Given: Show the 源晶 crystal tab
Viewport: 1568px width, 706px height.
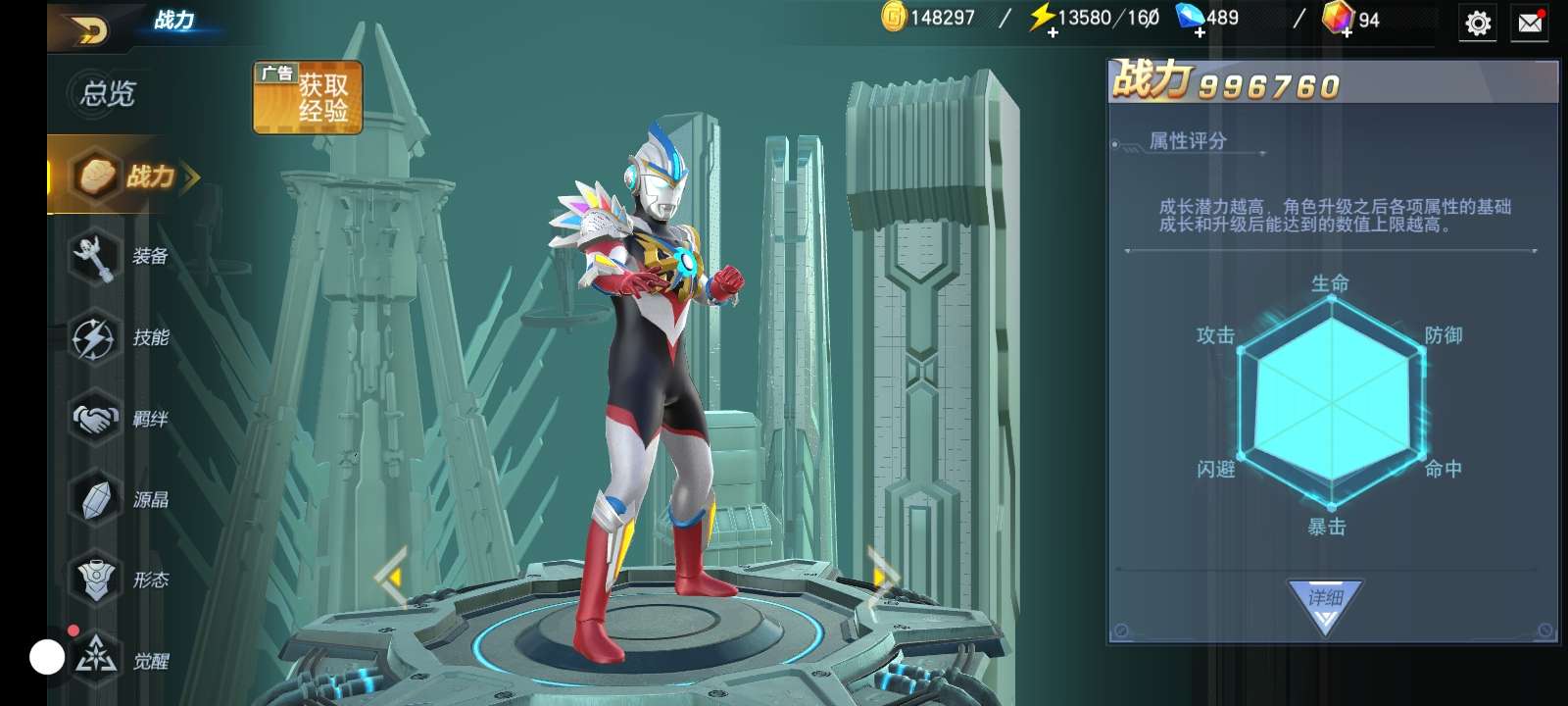Looking at the screenshot, I should coord(122,500).
